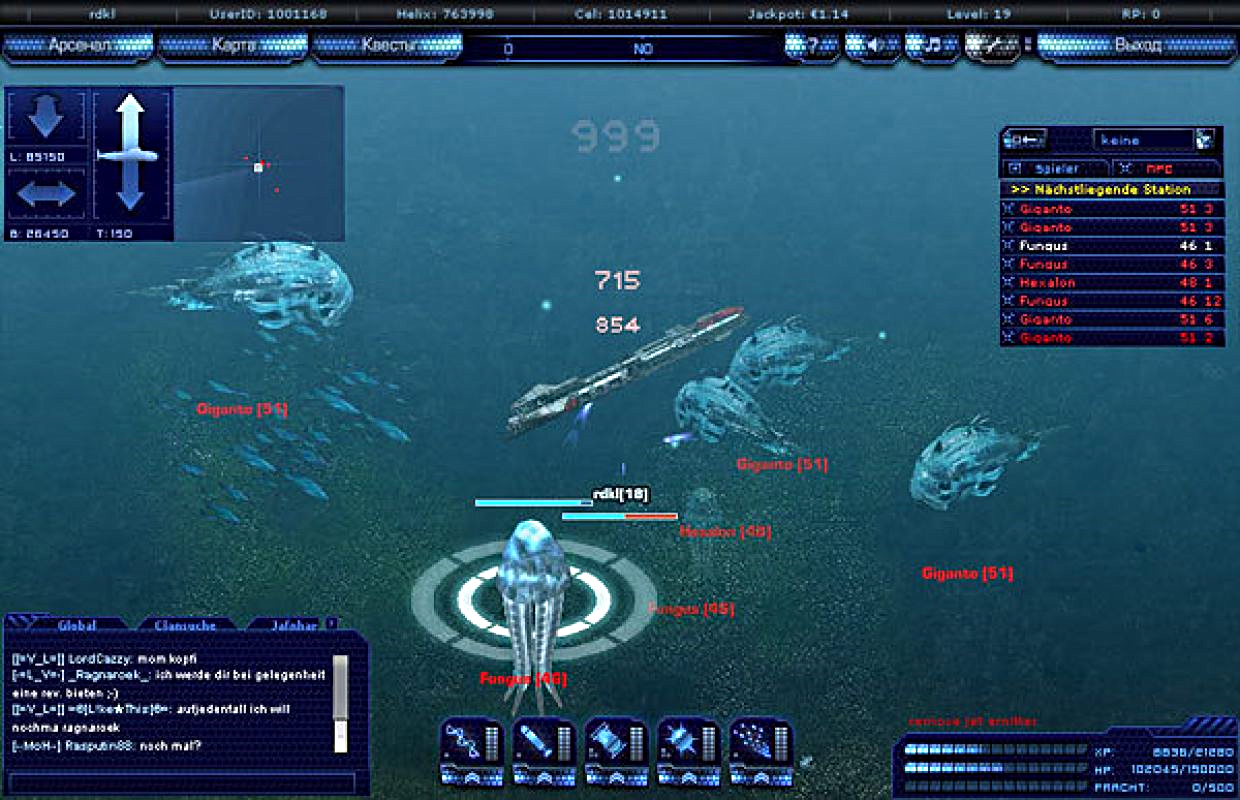Open the Clansuche chat tab
Viewport: 1240px width, 800px height.
coord(185,625)
